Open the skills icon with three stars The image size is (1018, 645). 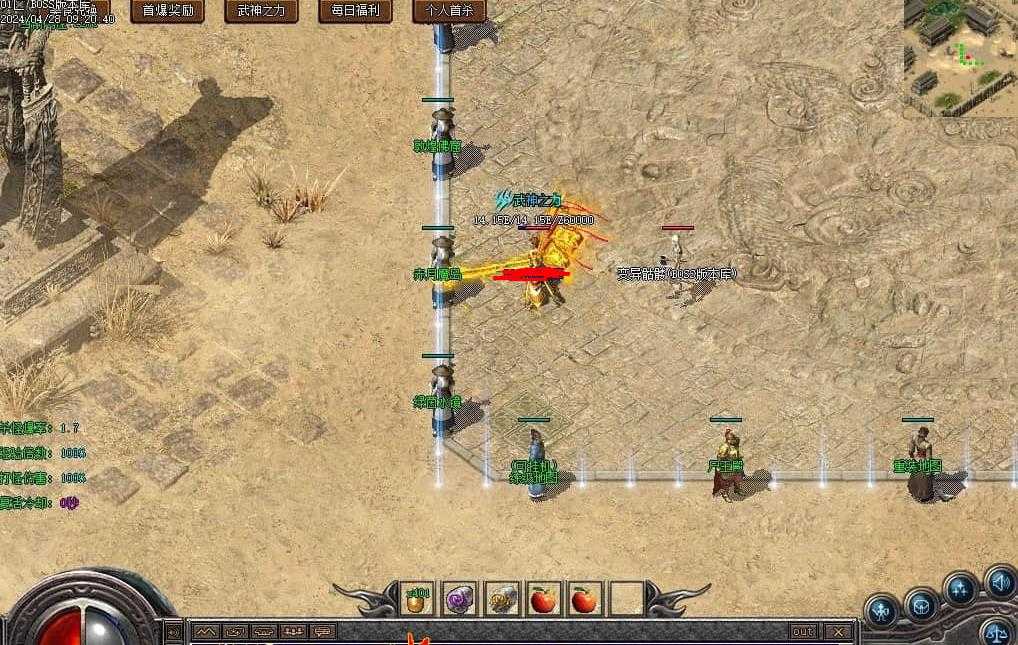click(960, 589)
